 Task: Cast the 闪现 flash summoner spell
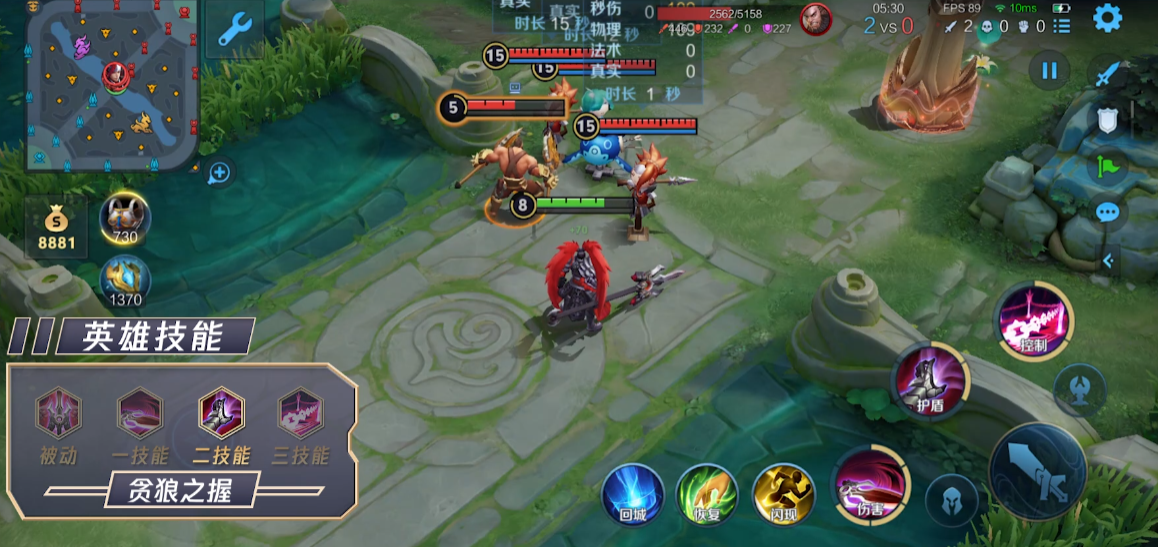[x=782, y=495]
